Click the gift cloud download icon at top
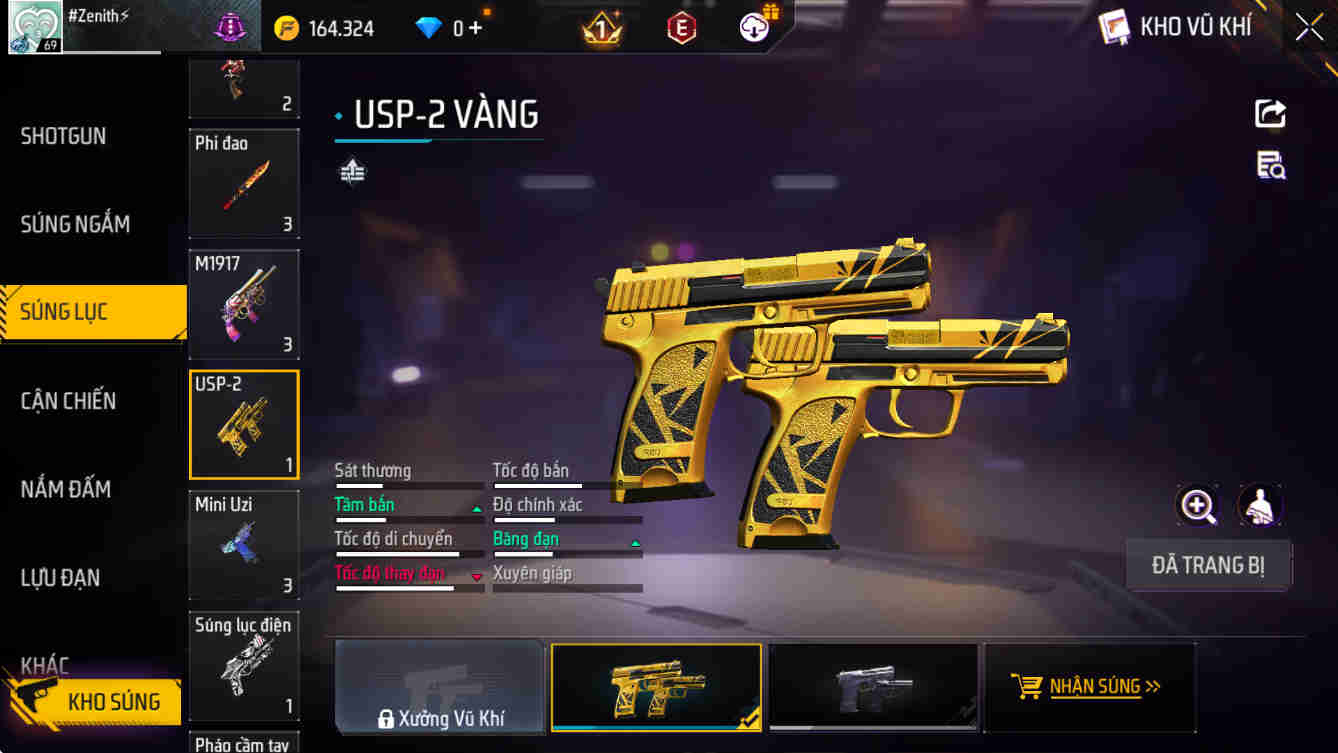1338x753 pixels. [753, 27]
